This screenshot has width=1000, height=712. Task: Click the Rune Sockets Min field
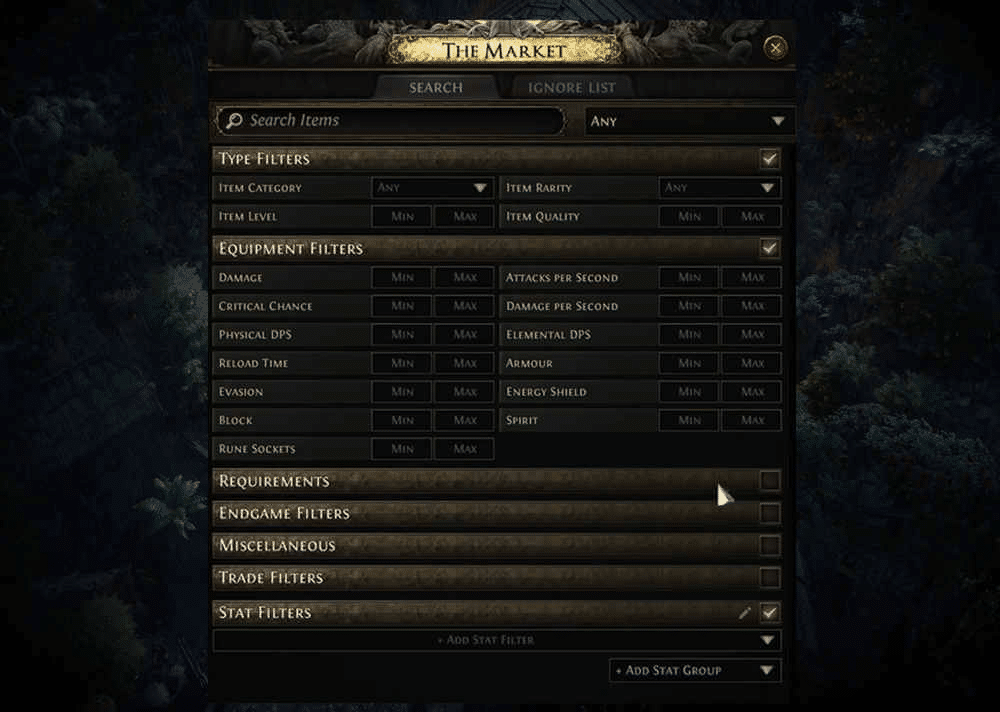(x=402, y=449)
